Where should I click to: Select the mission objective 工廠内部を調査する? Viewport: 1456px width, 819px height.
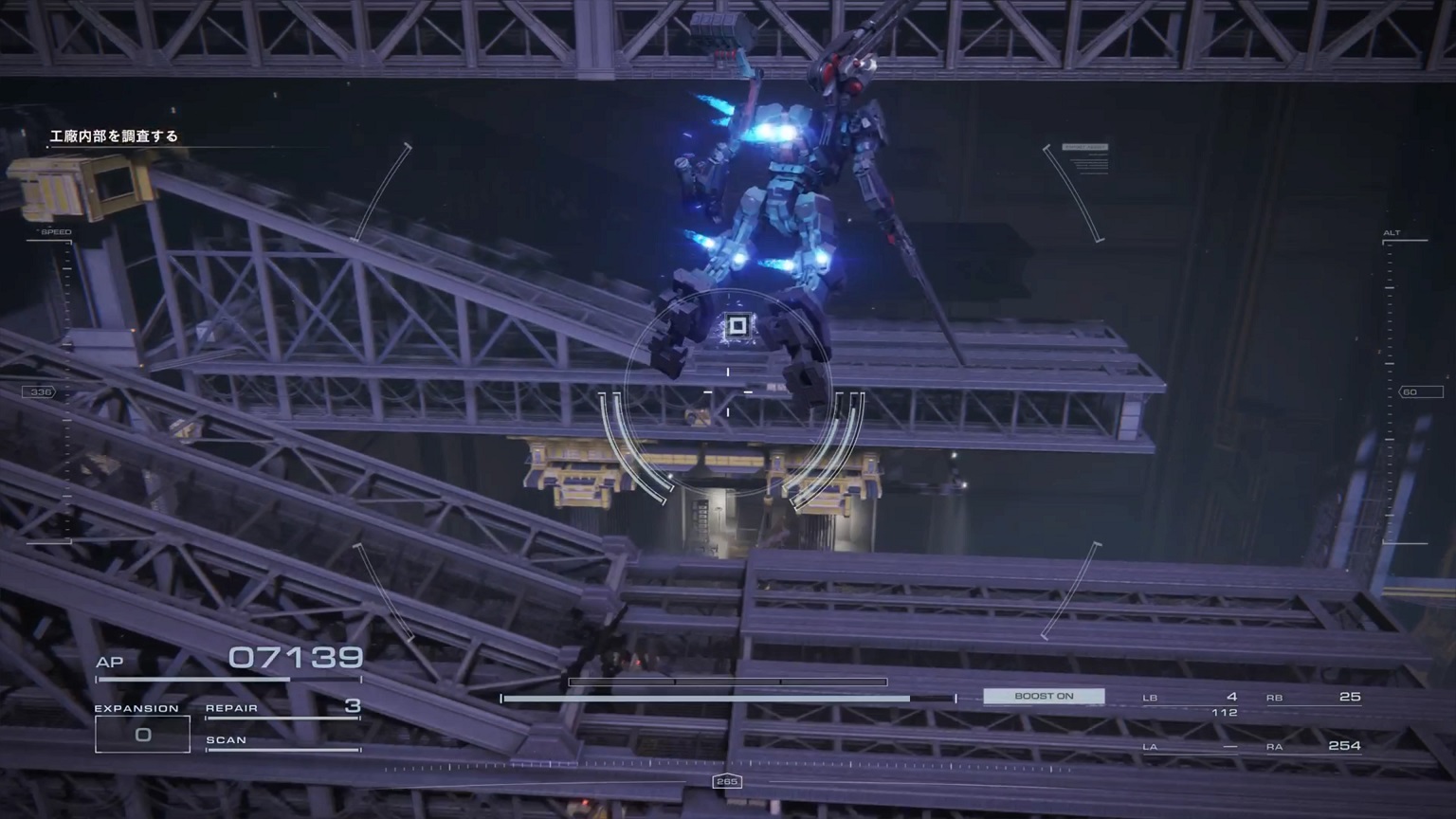click(x=114, y=136)
